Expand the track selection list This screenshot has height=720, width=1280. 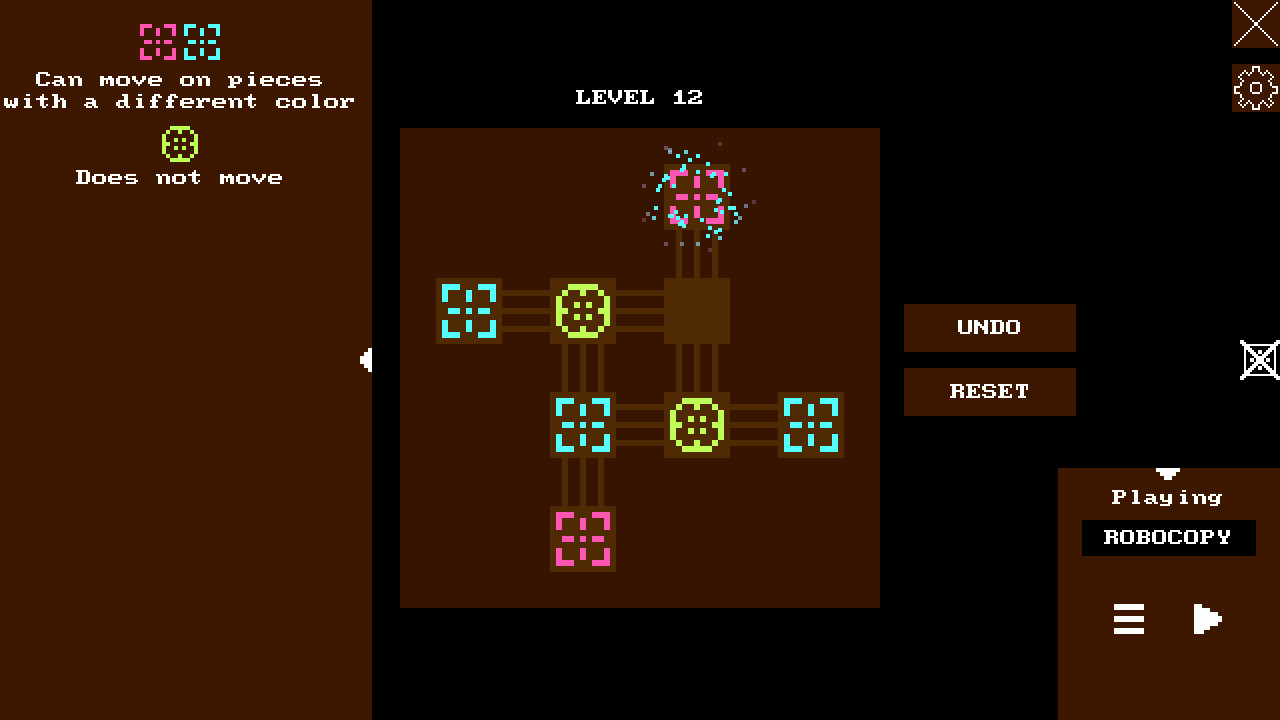point(1128,620)
